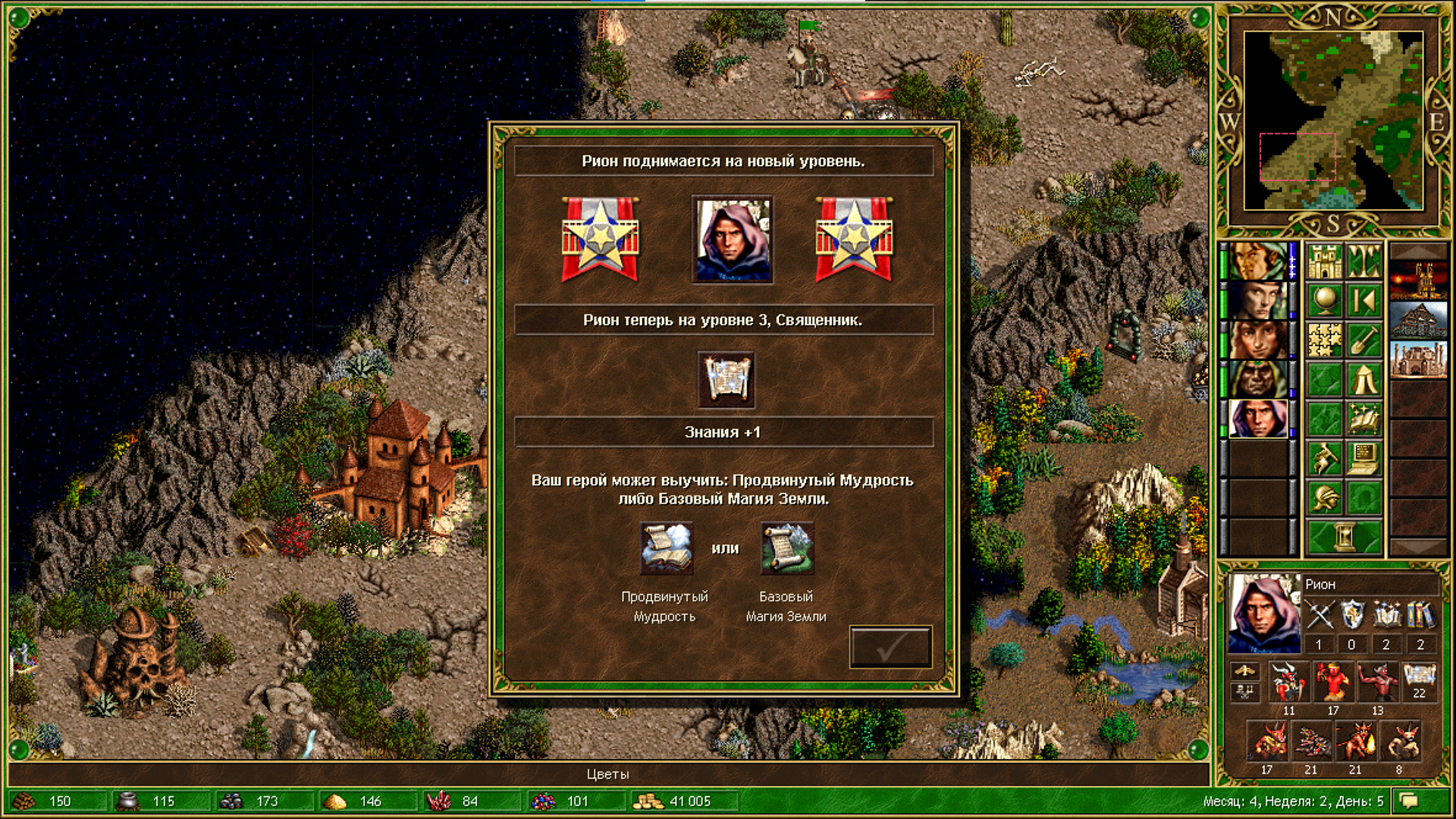Open the quest log globe button
The height and width of the screenshot is (819, 1456).
[x=1324, y=301]
